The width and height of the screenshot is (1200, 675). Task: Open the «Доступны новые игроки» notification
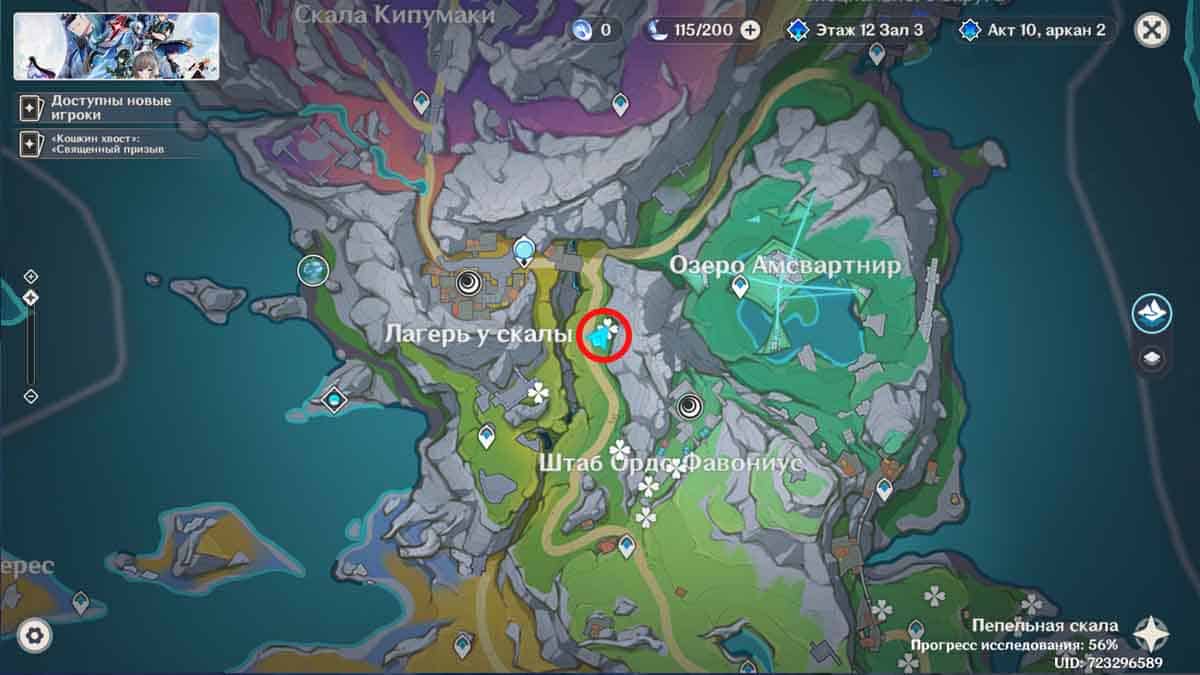click(x=94, y=108)
